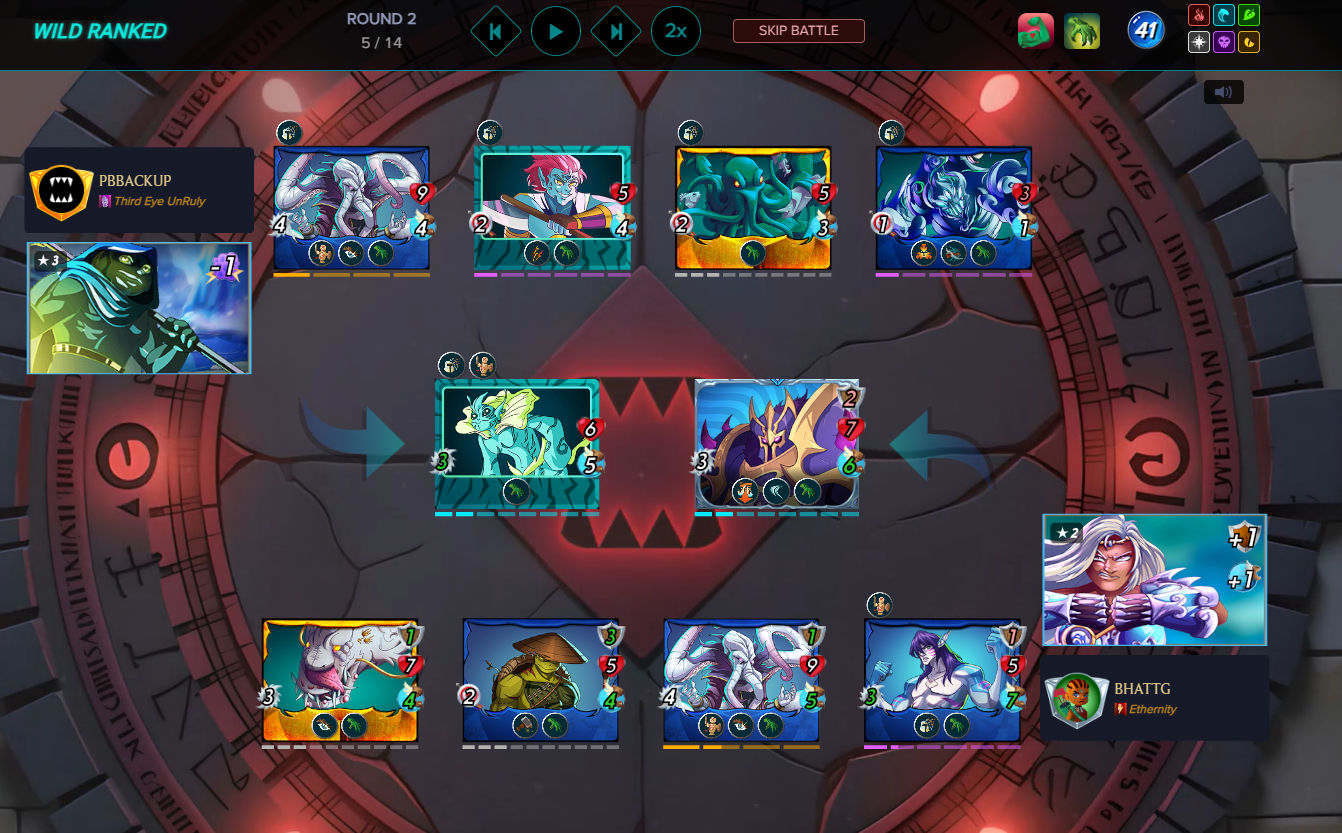Open the BHATTG player profile panel

pos(1154,698)
